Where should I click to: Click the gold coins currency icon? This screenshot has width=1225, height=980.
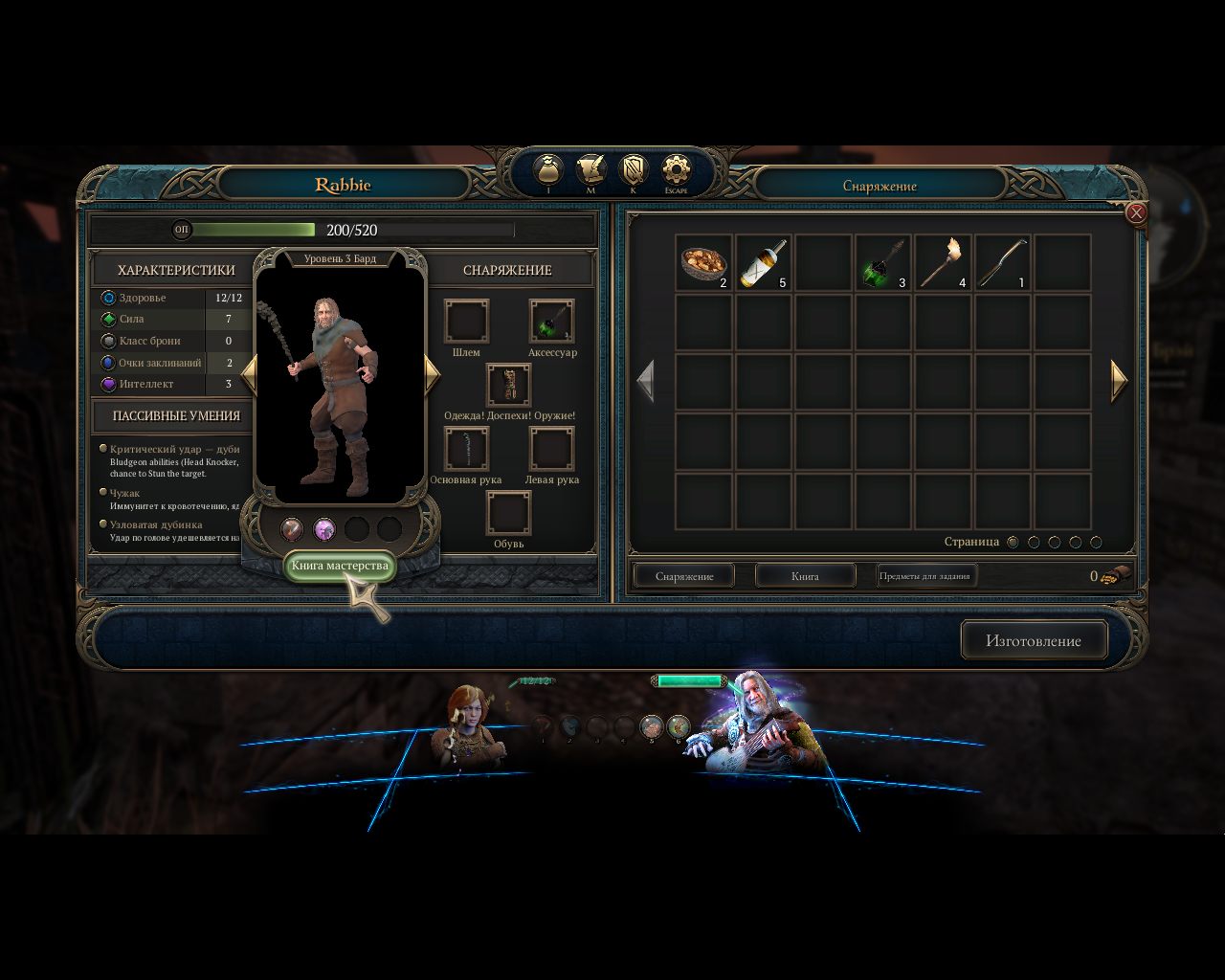coord(1115,575)
